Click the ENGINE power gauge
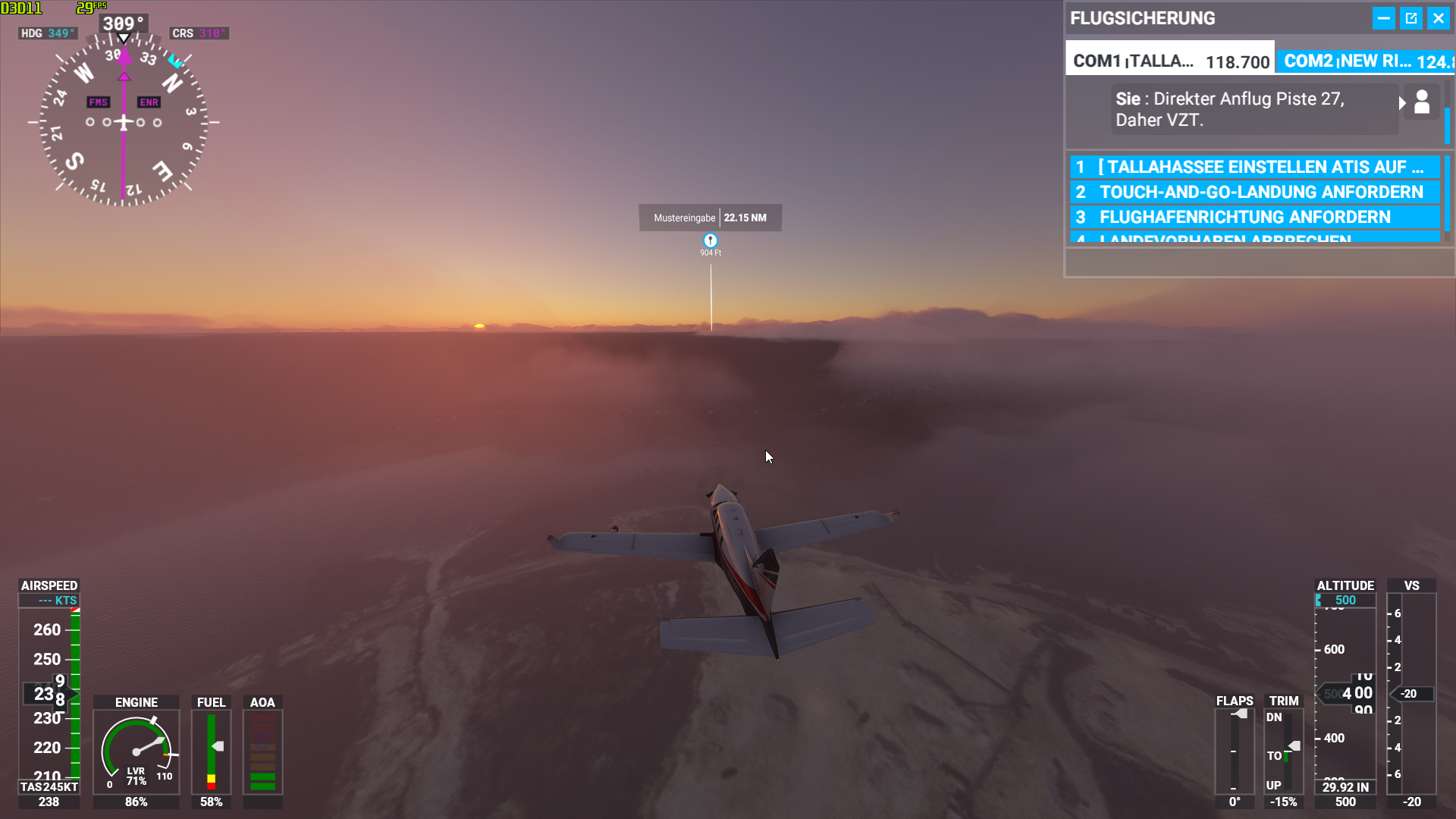This screenshot has height=819, width=1456. pyautogui.click(x=136, y=751)
